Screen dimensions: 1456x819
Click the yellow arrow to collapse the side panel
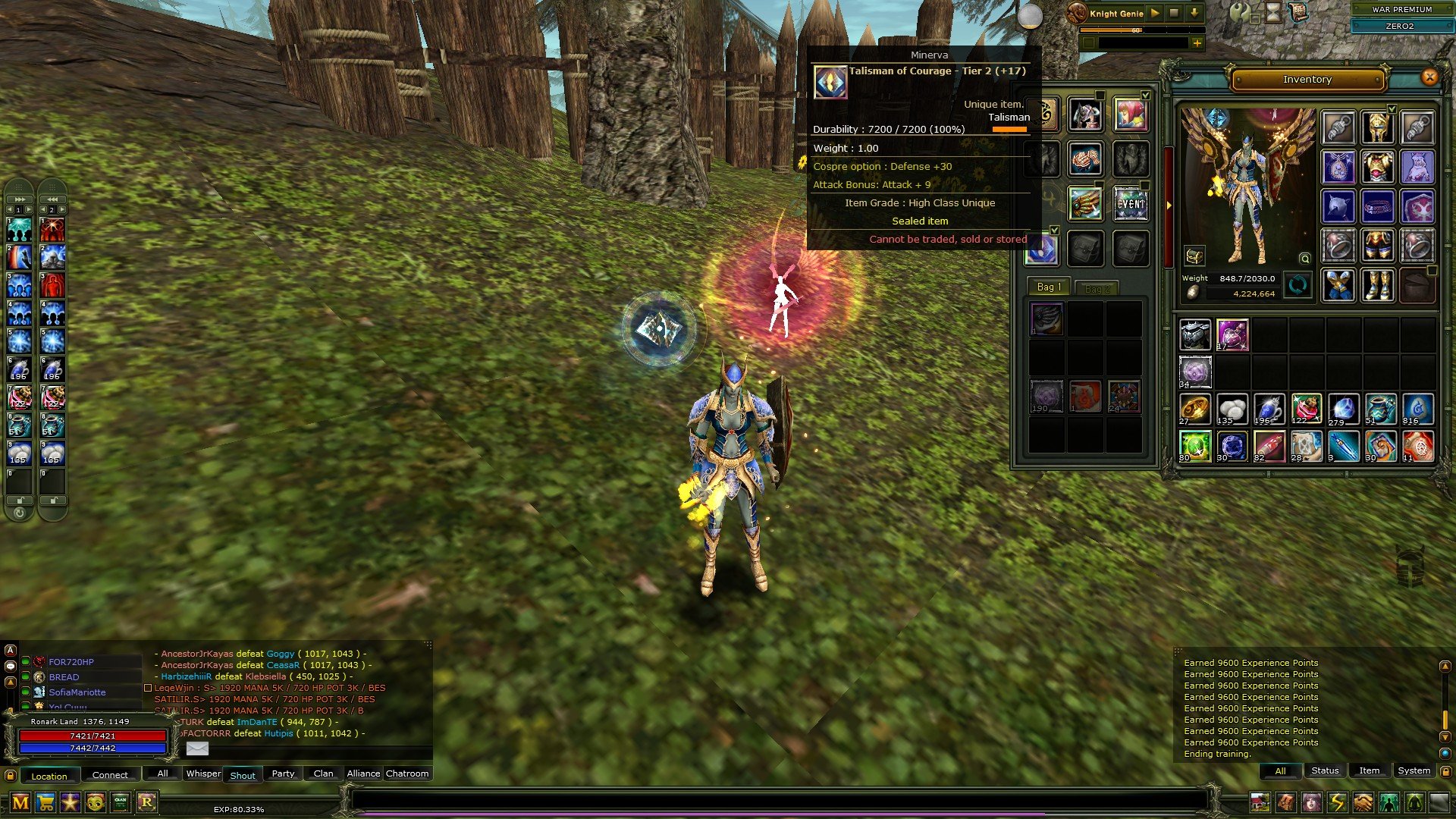click(1167, 205)
